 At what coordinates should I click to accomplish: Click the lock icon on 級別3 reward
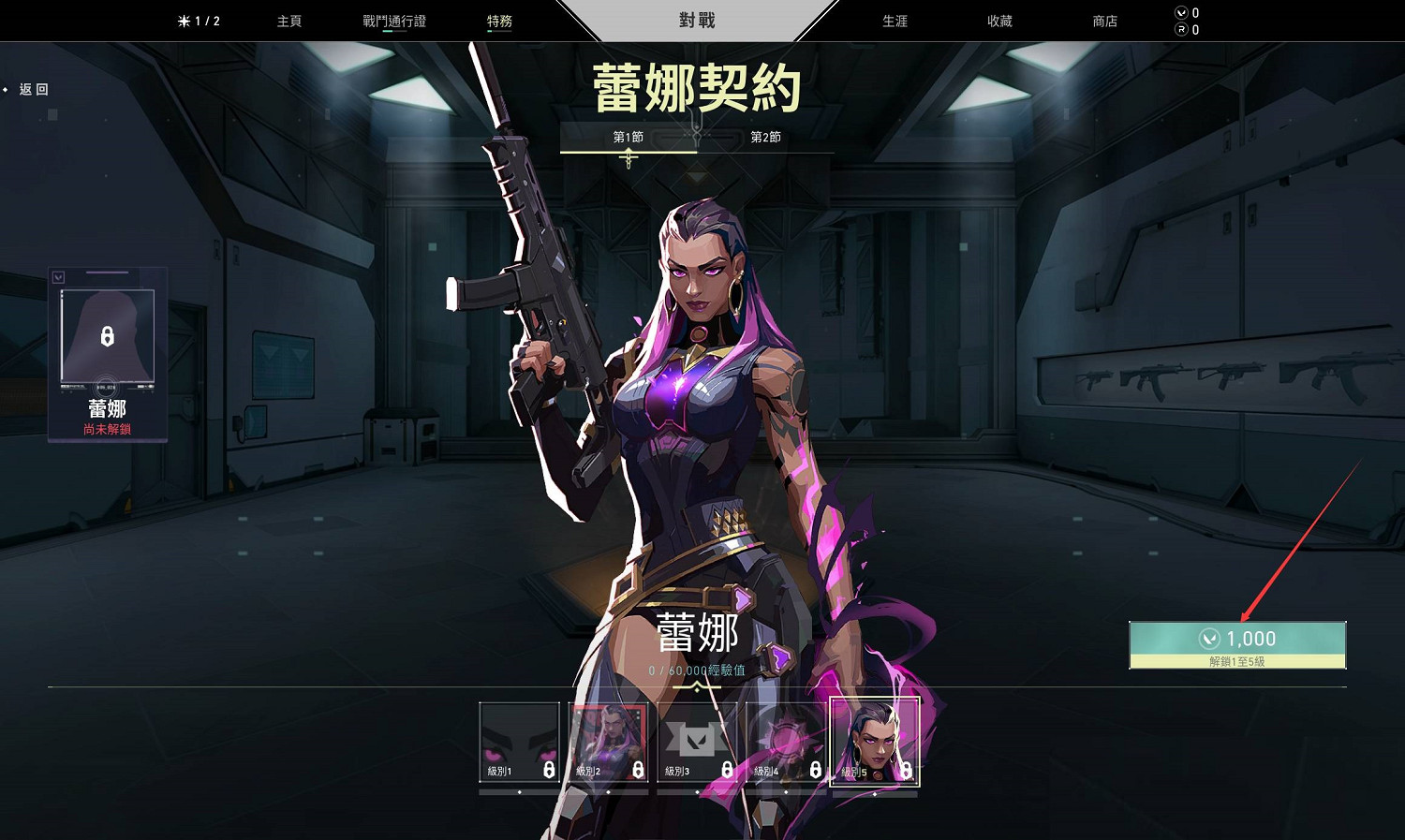click(727, 769)
